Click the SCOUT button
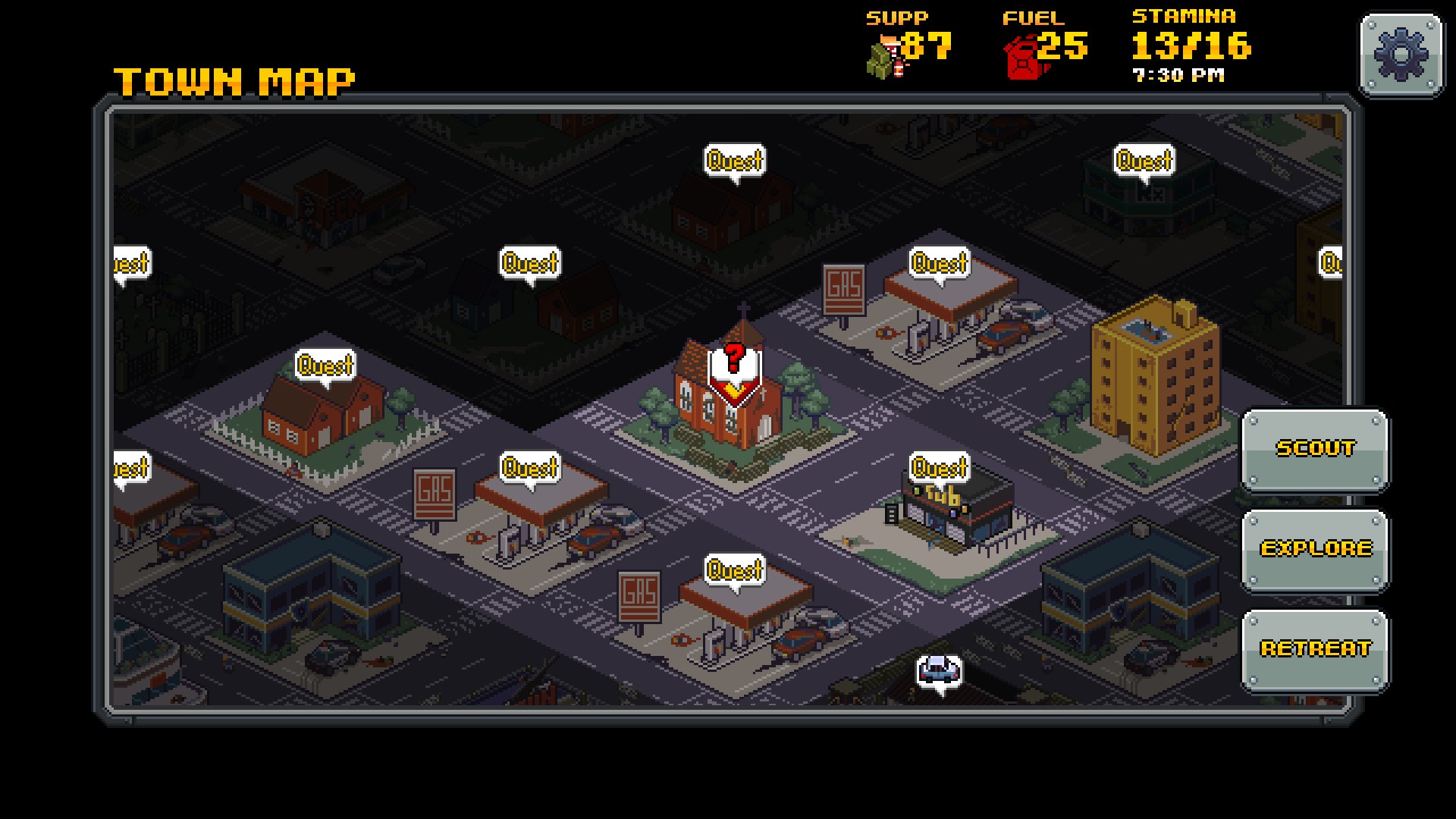 (1316, 449)
